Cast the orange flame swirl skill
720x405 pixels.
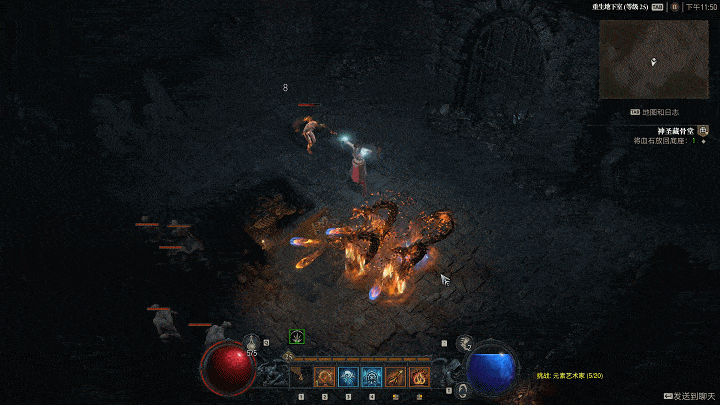coord(420,378)
